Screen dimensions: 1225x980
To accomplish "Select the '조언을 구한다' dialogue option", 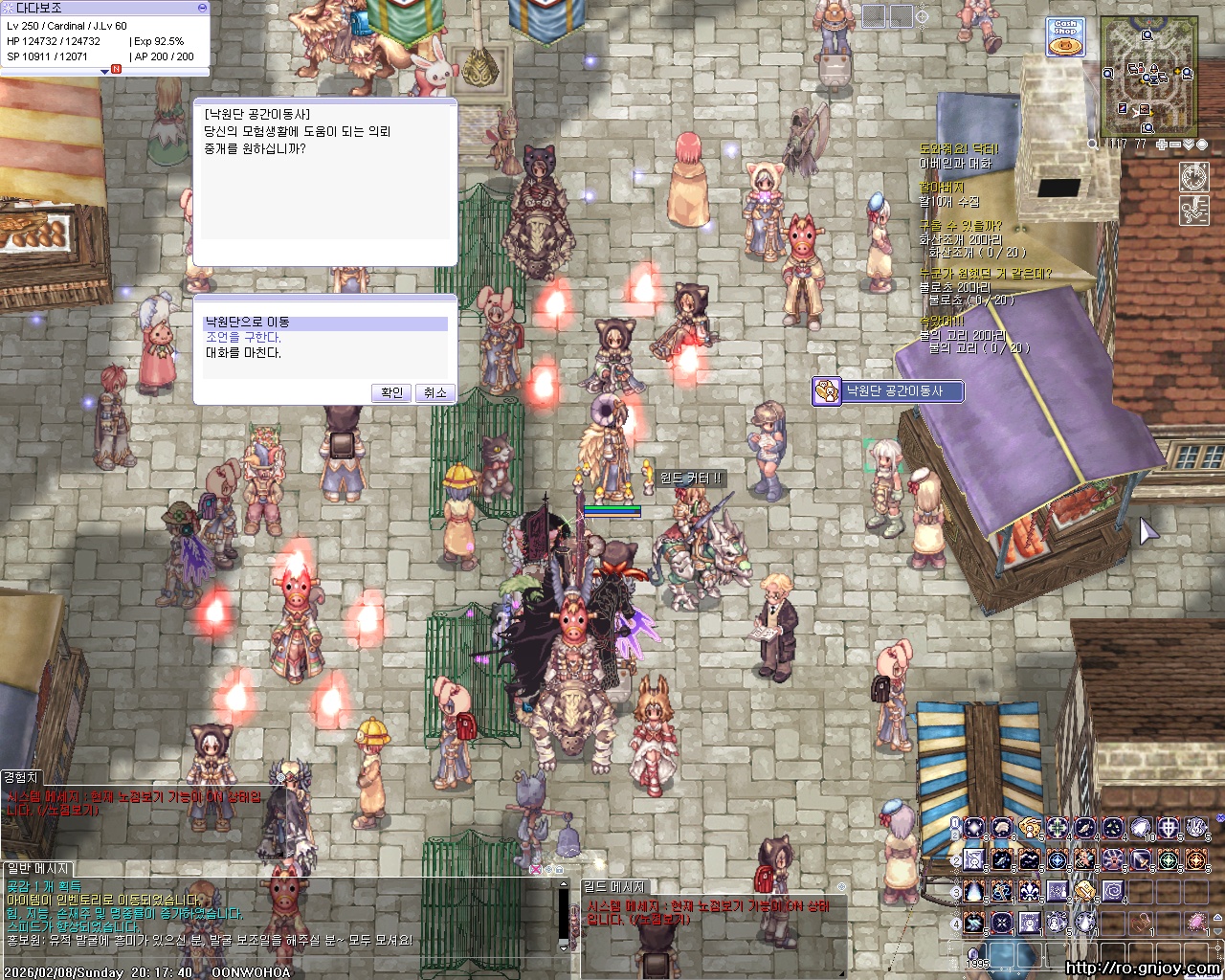I will [243, 338].
